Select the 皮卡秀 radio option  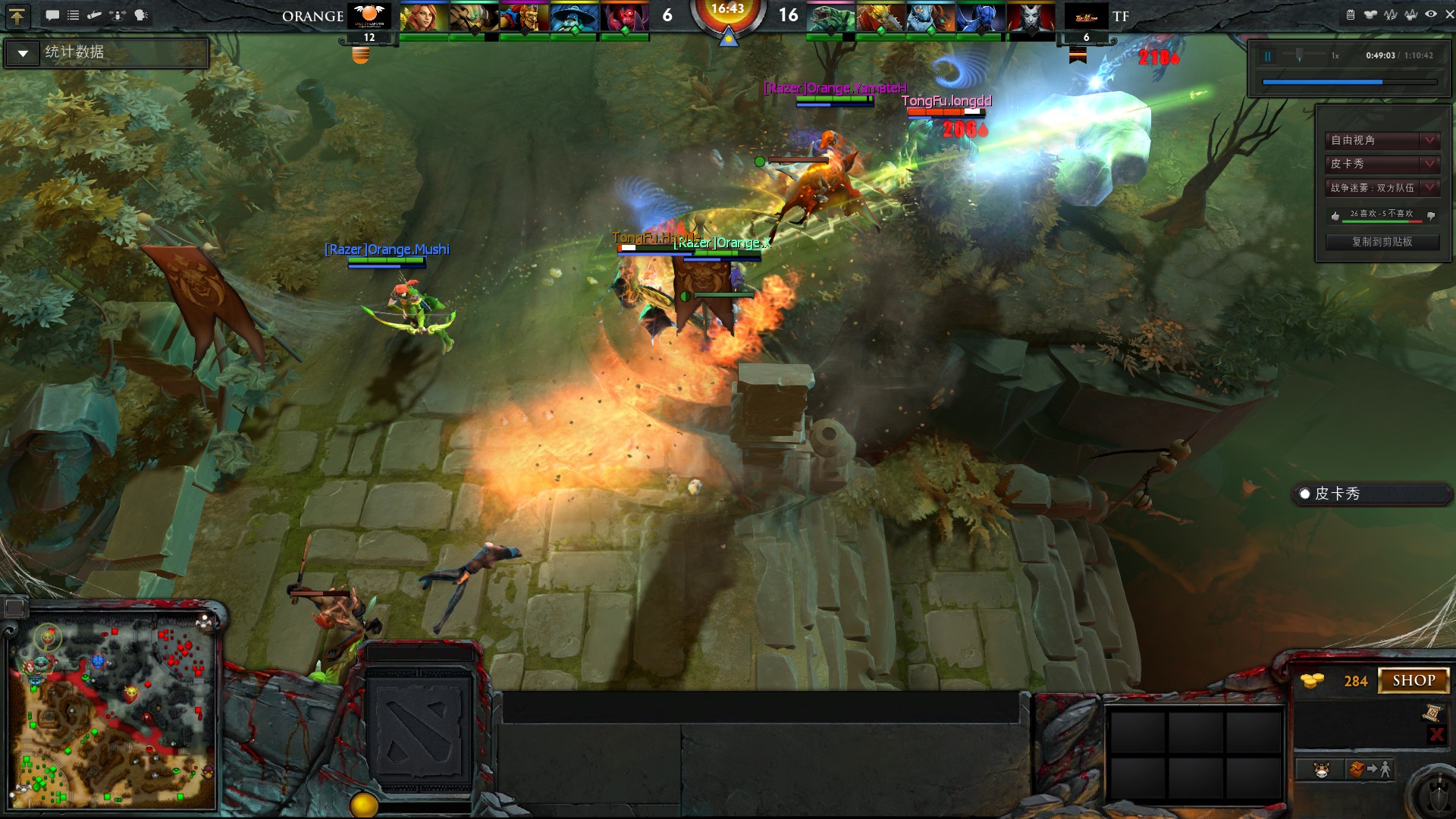click(1305, 494)
